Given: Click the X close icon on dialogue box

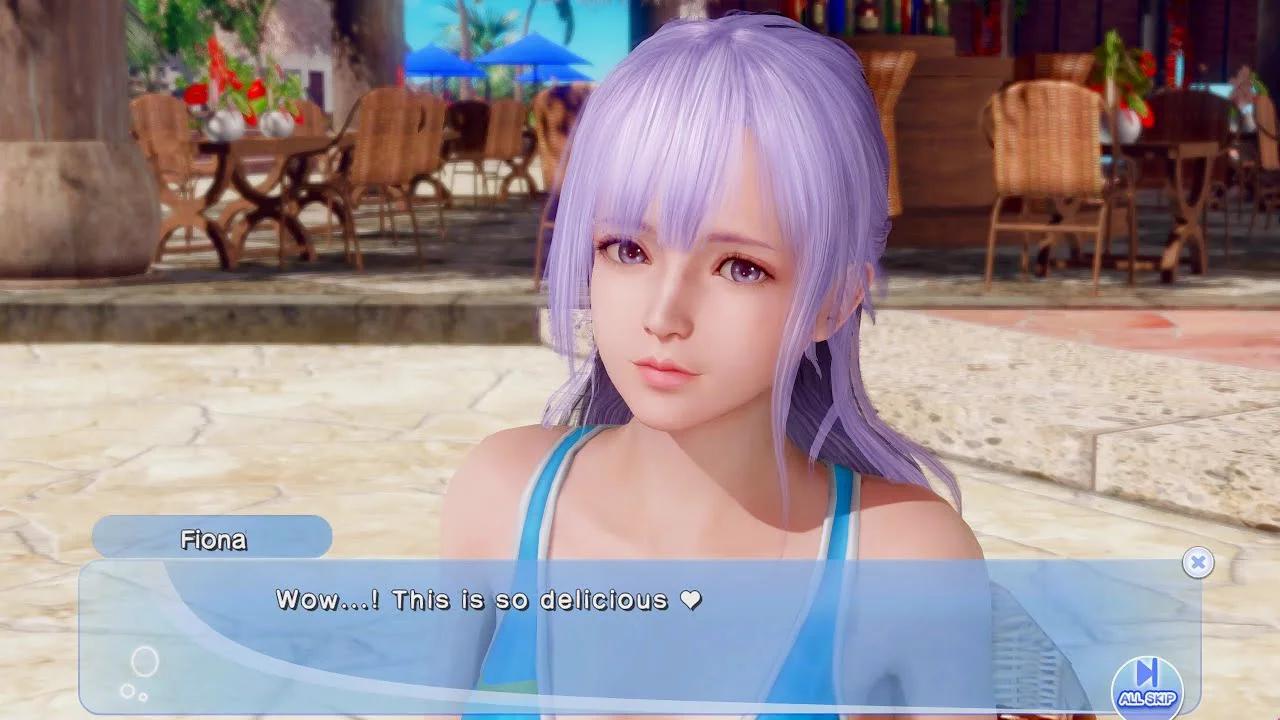Looking at the screenshot, I should pos(1197,562).
